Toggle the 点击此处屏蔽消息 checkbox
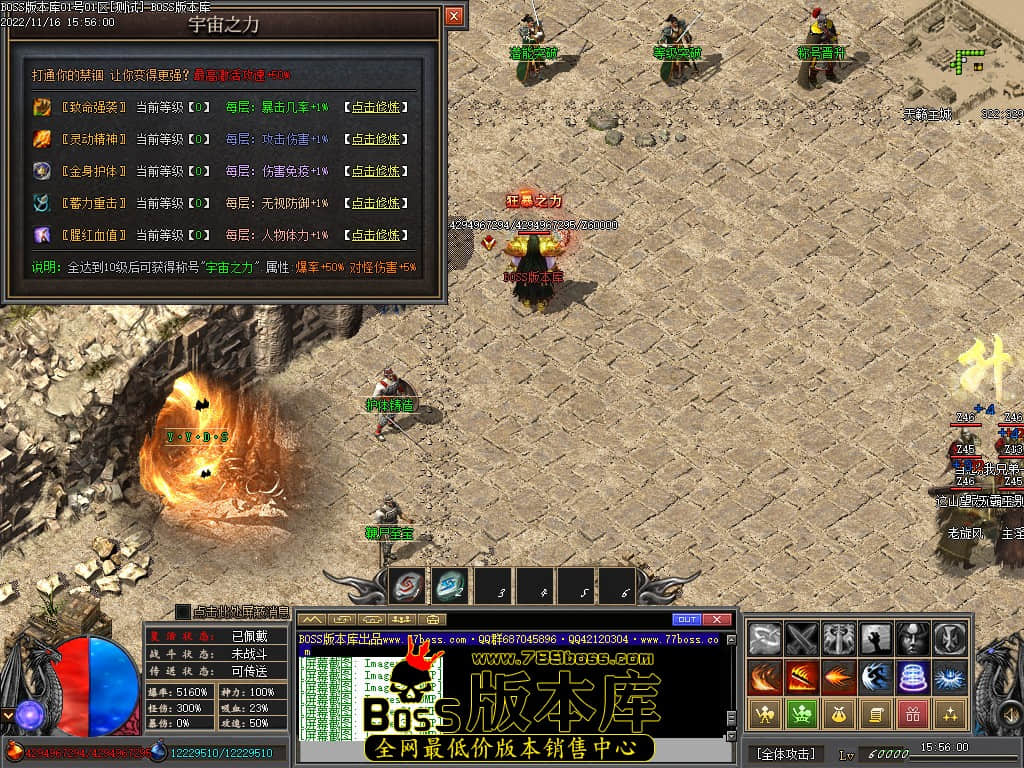Screen dimensions: 1024x768 pyautogui.click(x=183, y=611)
